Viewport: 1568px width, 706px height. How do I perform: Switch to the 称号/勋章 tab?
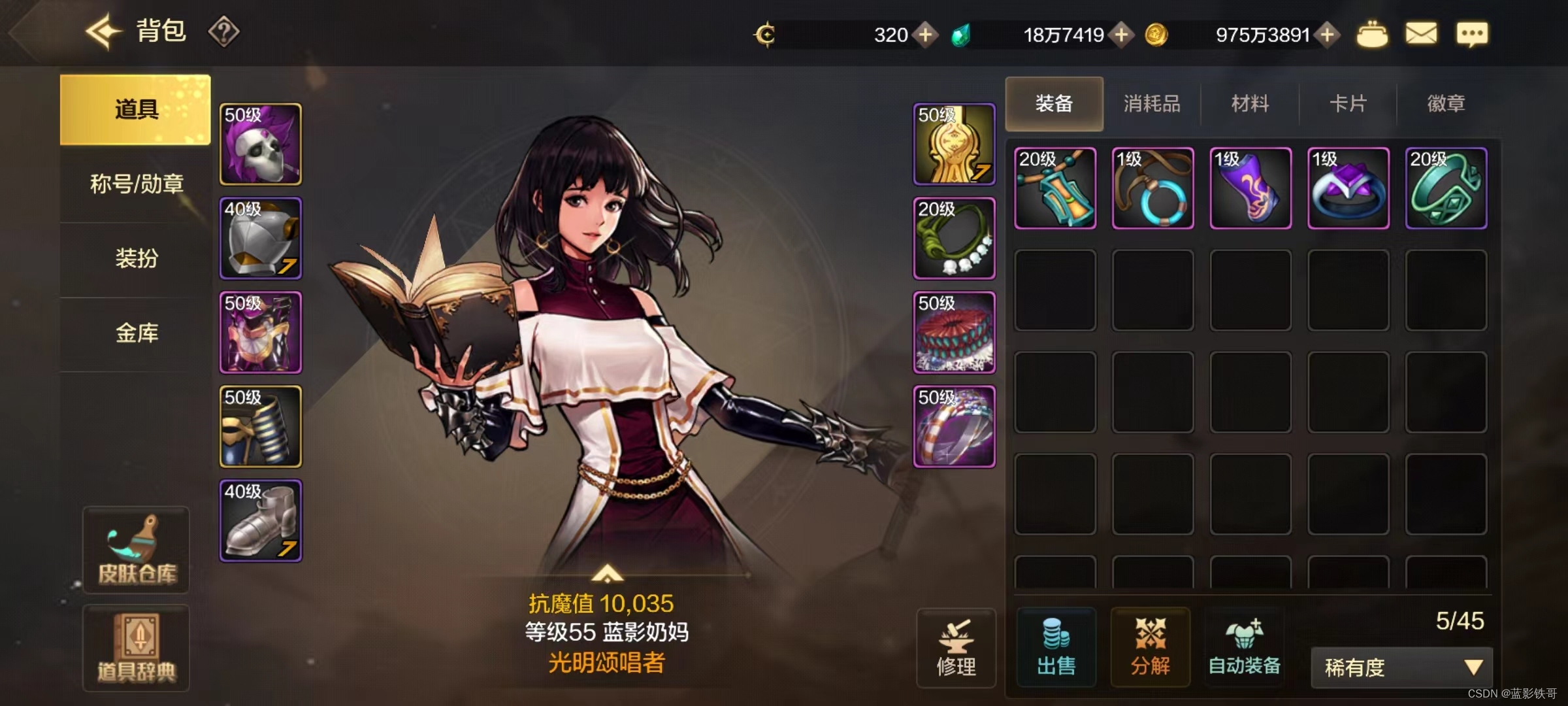[136, 184]
